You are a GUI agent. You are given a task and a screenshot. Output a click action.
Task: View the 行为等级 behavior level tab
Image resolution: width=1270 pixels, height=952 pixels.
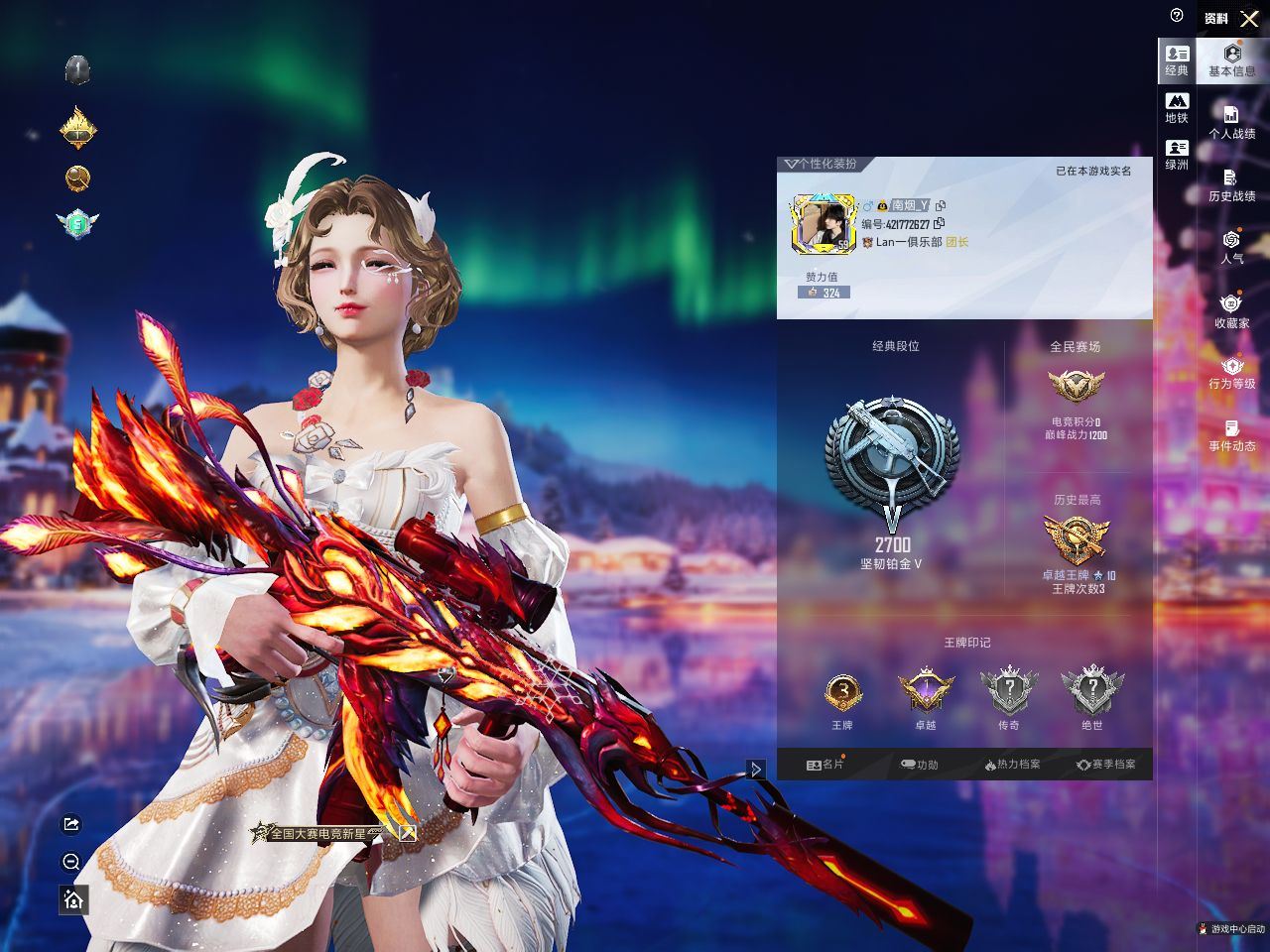(1231, 373)
